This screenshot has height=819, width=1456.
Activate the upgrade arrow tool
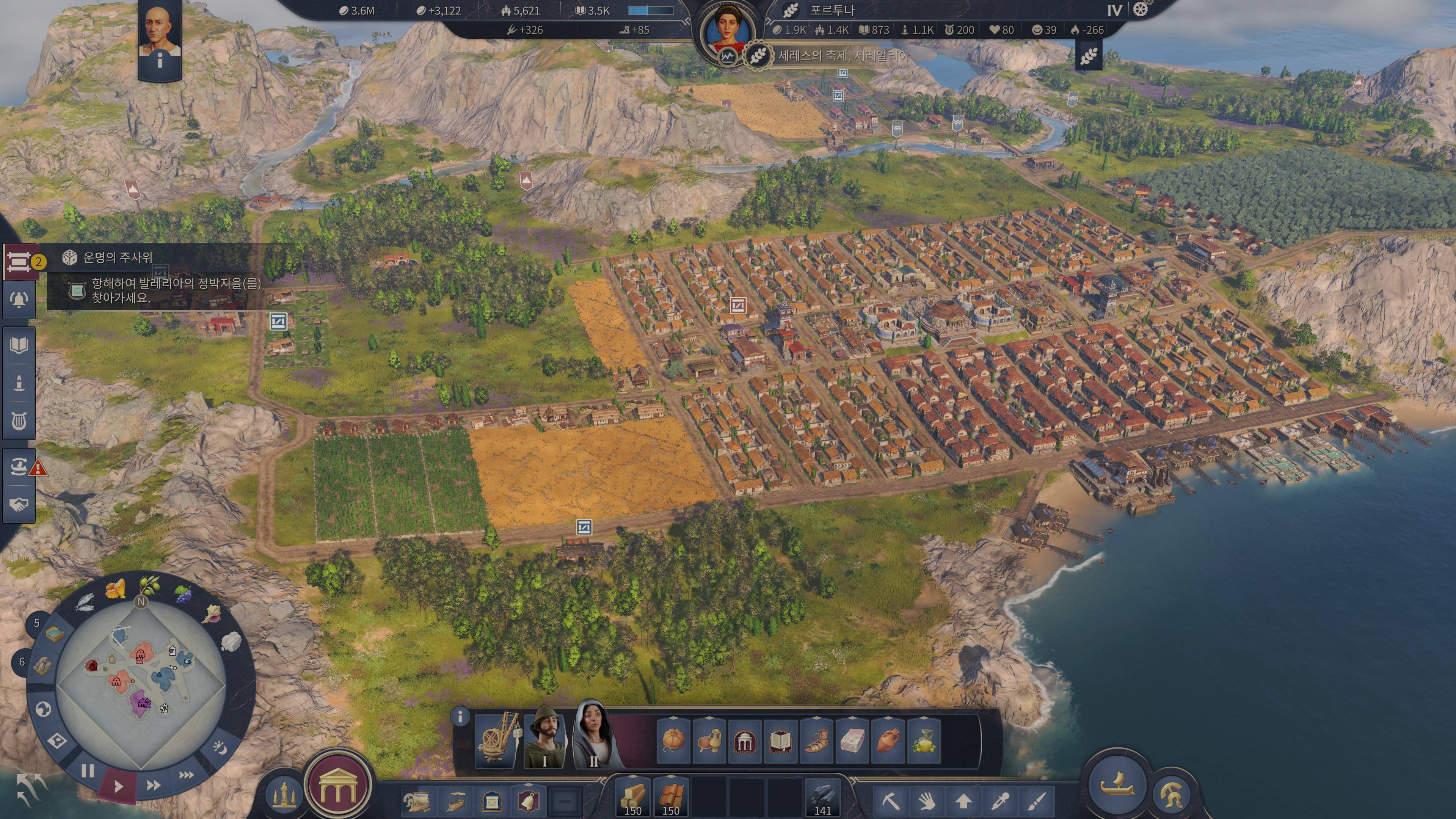963,800
